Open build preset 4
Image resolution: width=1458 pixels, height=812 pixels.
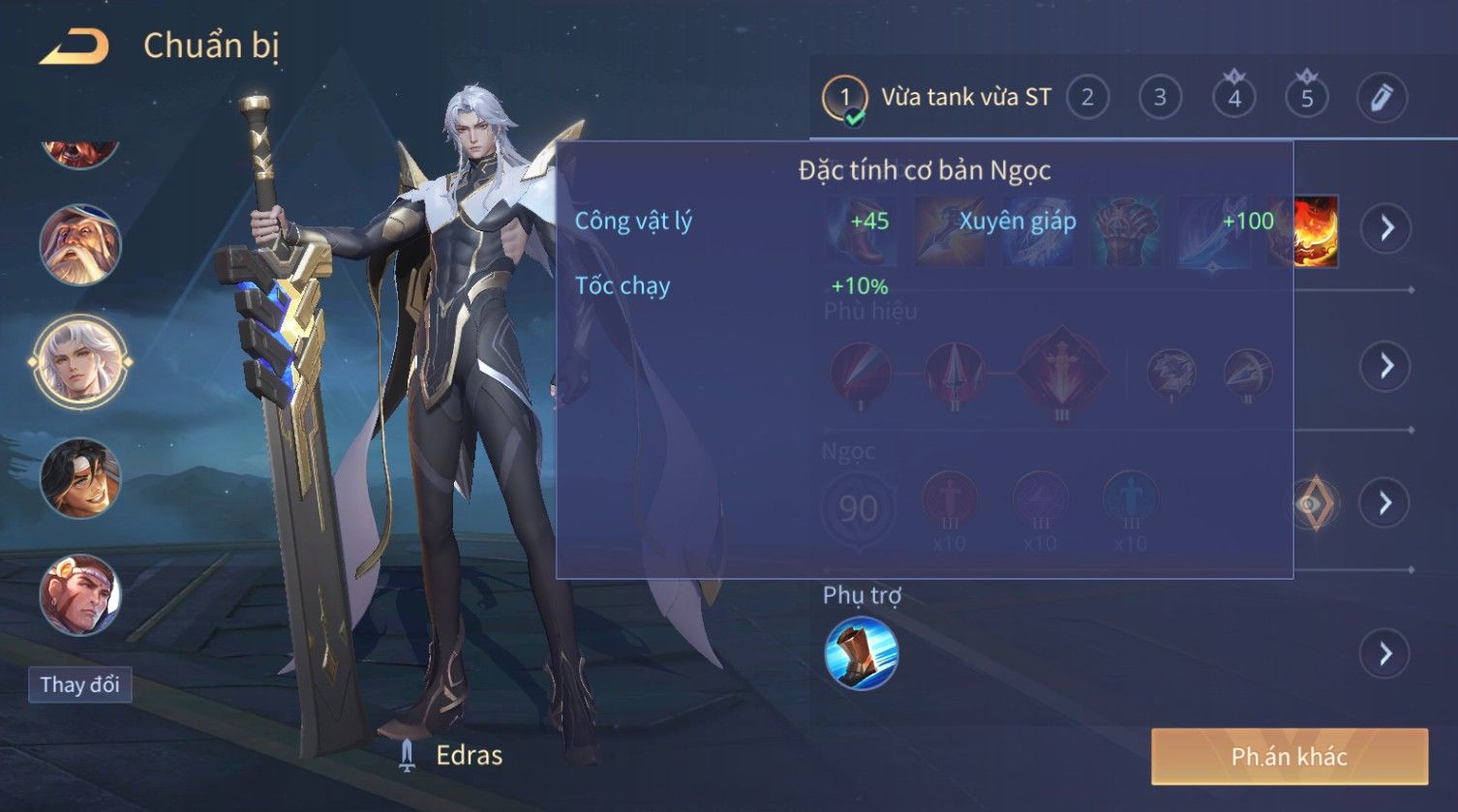[1233, 98]
